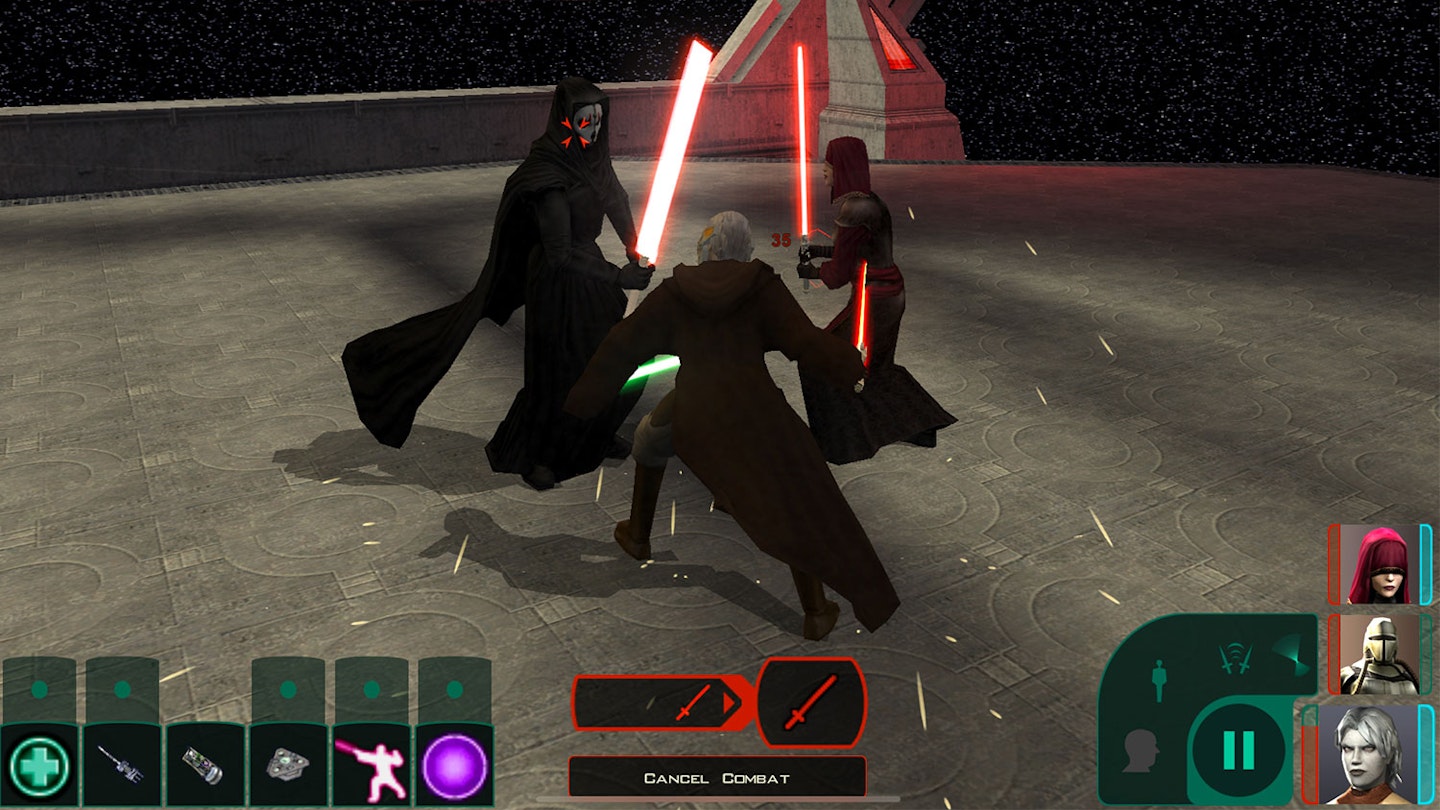Activate the pink lightsaber attack feat
Viewport: 1440px width, 810px height.
tap(371, 765)
